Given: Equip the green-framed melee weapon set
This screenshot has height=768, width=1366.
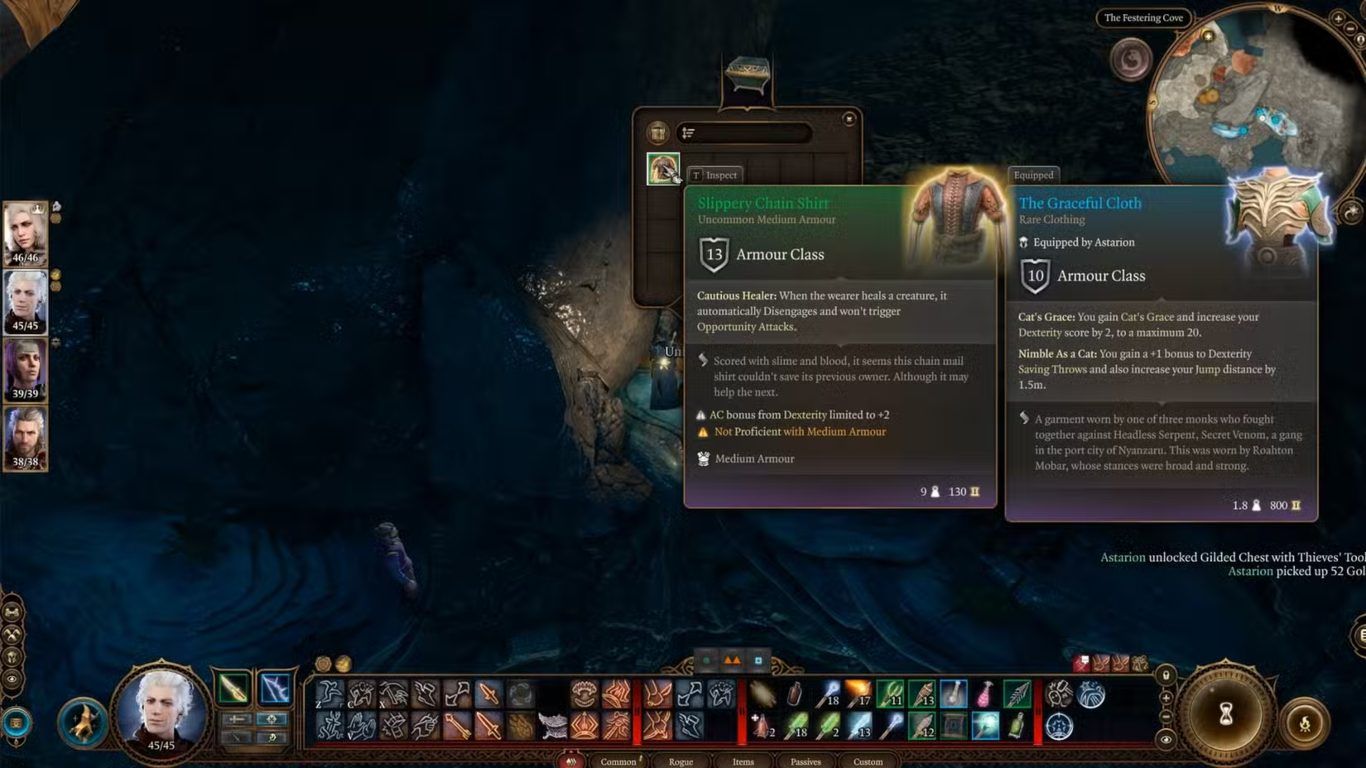Looking at the screenshot, I should (x=234, y=688).
